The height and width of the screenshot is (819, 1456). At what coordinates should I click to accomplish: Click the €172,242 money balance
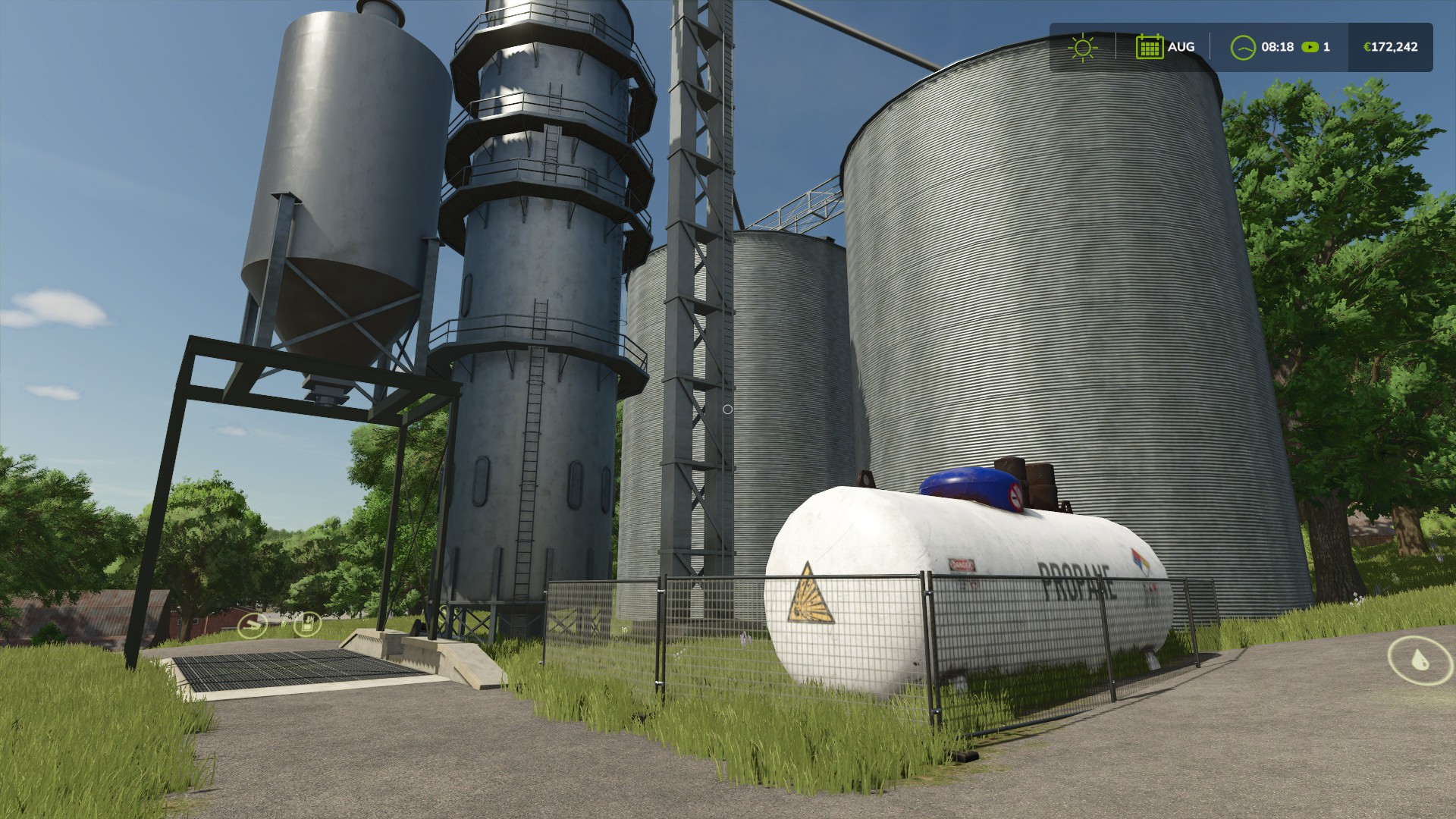coord(1392,47)
